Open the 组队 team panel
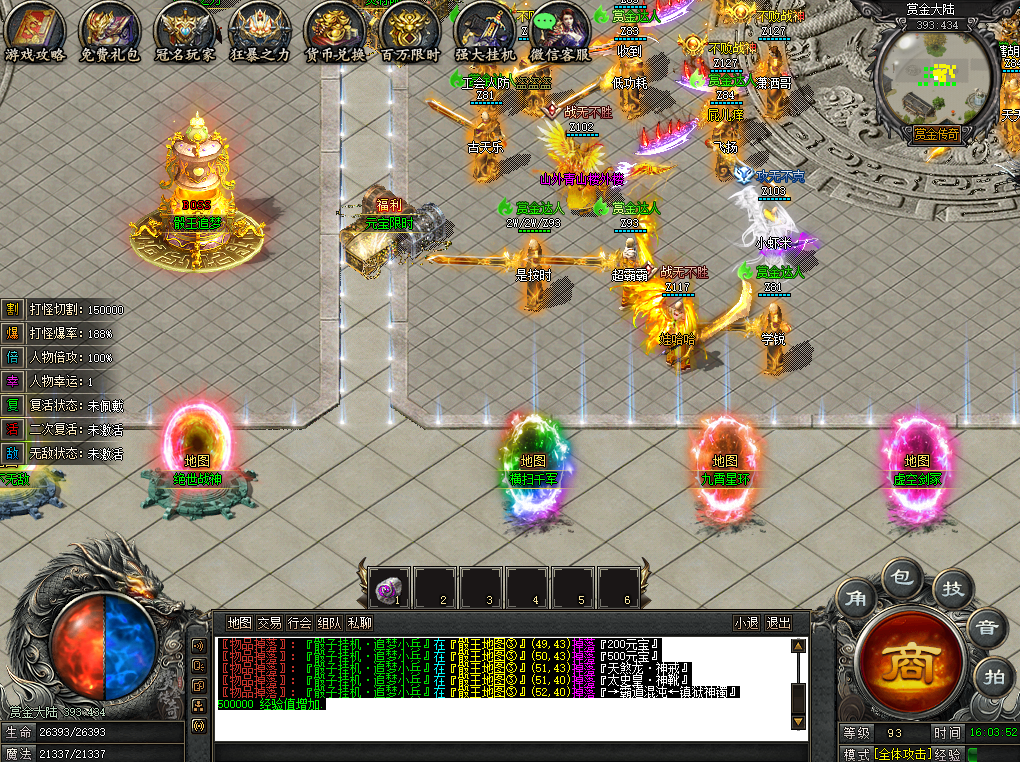1020x762 pixels. (x=329, y=623)
